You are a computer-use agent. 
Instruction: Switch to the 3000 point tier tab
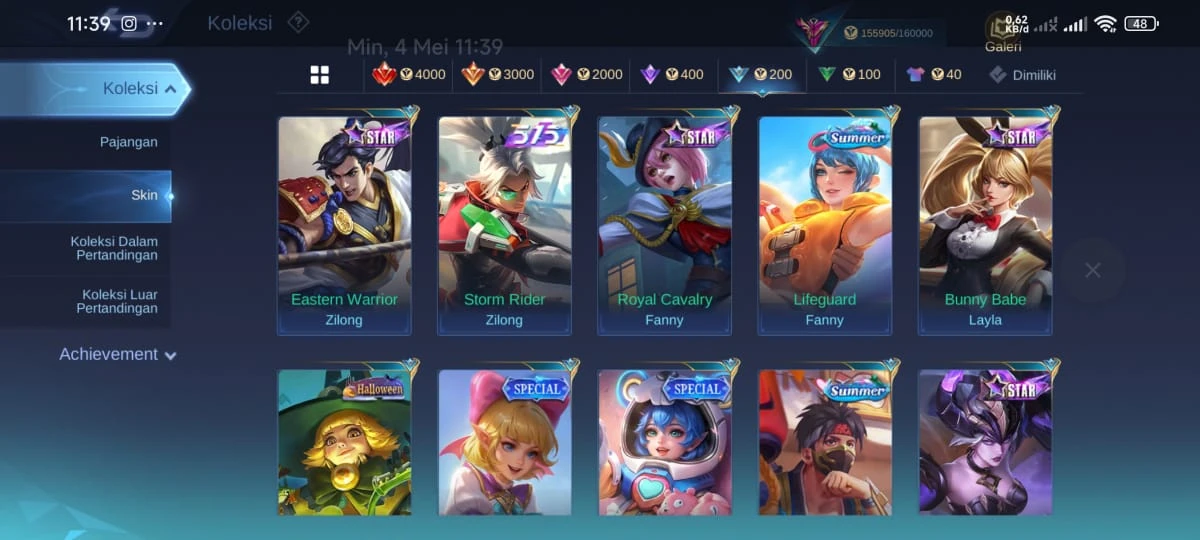[x=497, y=75]
